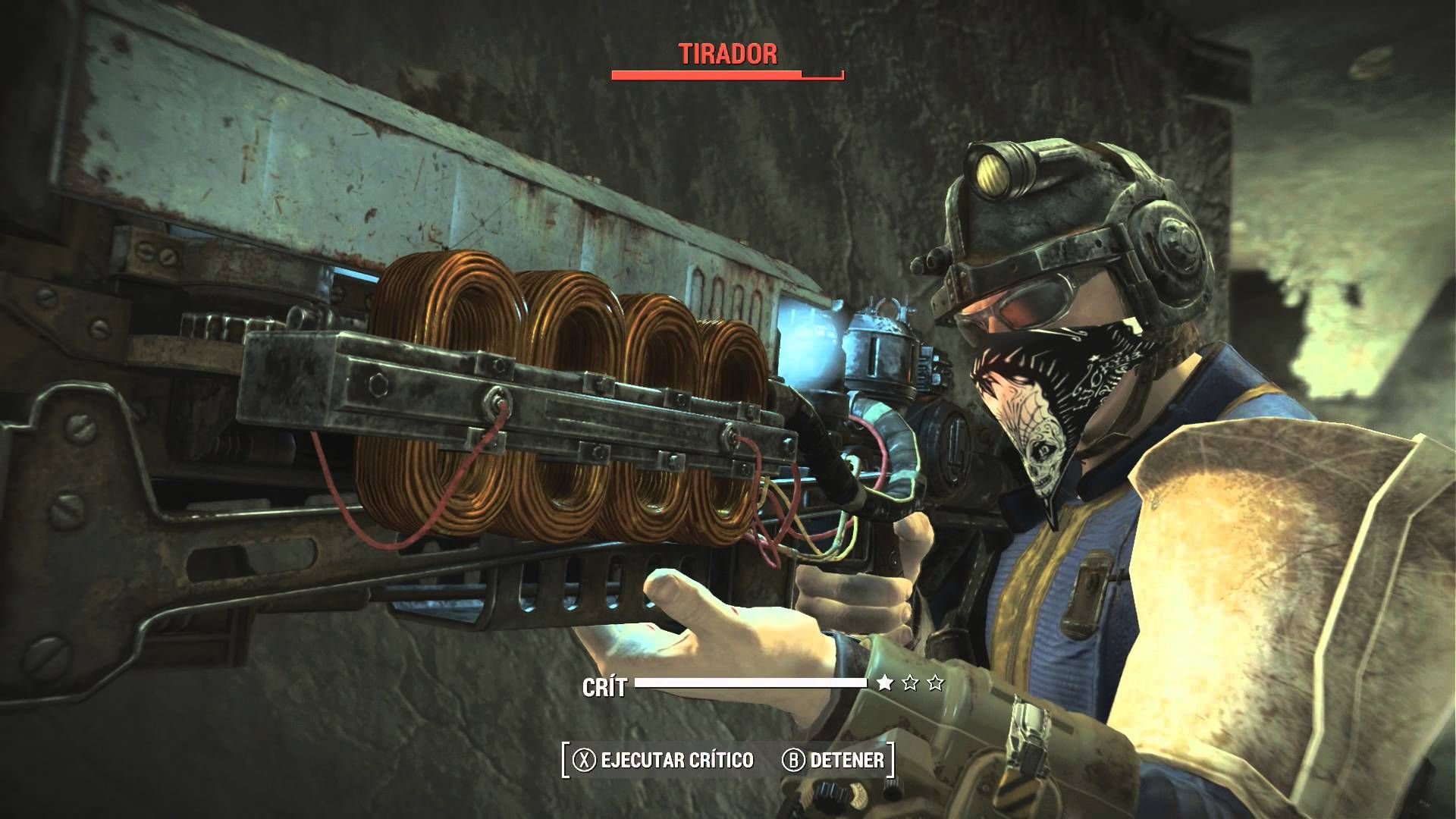Click the second hollow crit star
The height and width of the screenshot is (819, 1456).
point(910,682)
